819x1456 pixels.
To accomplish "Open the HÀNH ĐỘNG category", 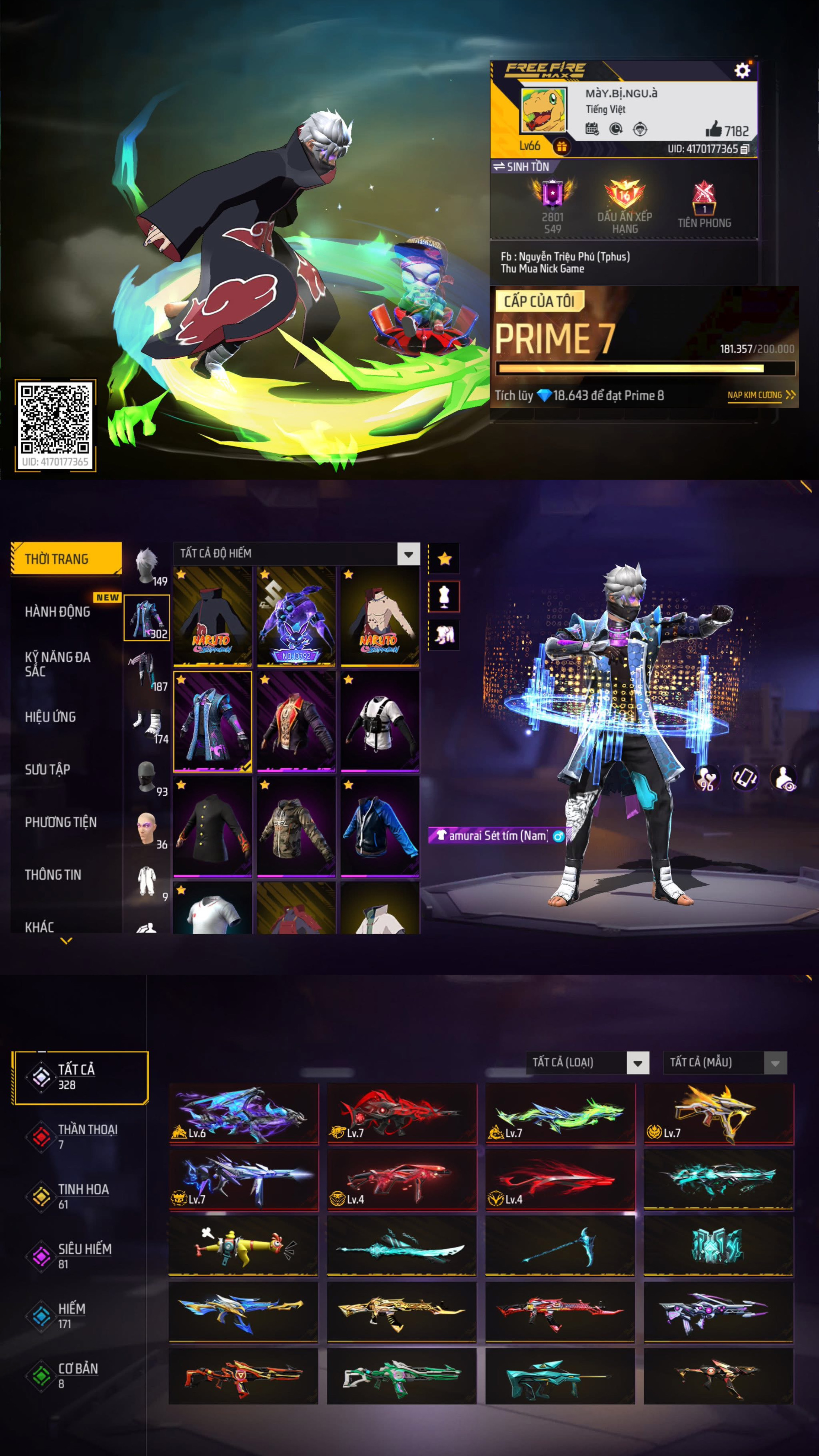I will (58, 612).
